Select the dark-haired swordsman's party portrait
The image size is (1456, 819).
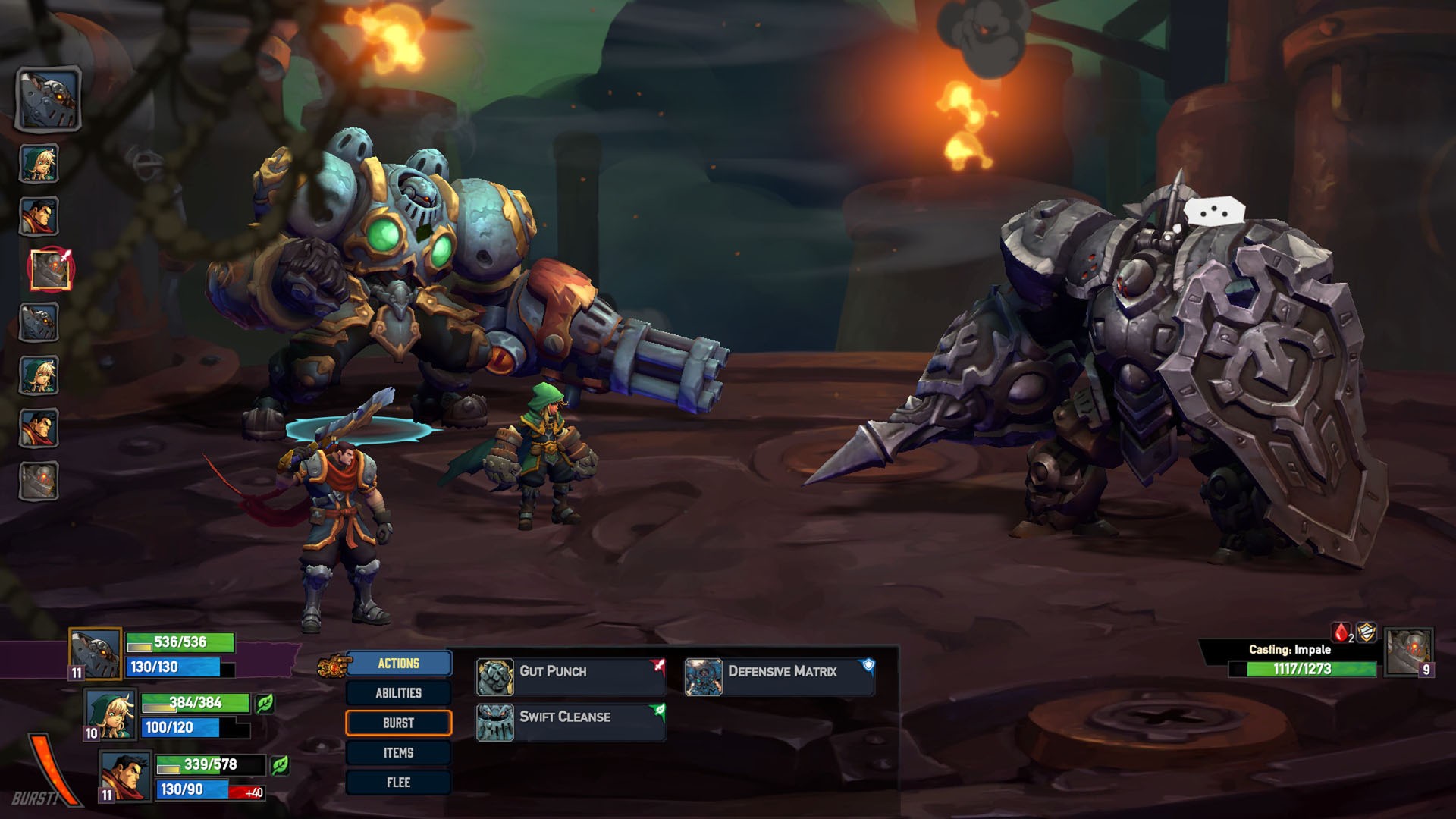pos(126,775)
